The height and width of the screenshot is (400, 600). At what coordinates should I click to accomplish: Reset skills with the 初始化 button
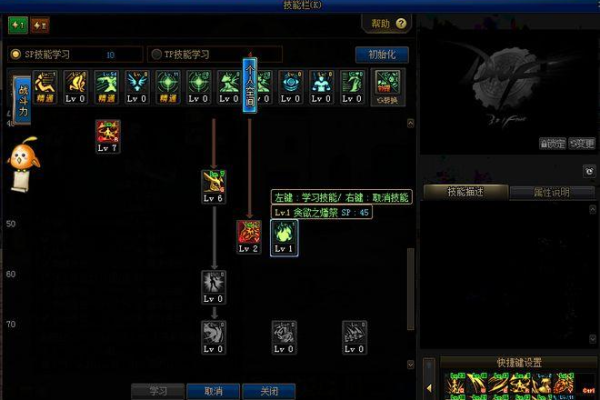382,54
